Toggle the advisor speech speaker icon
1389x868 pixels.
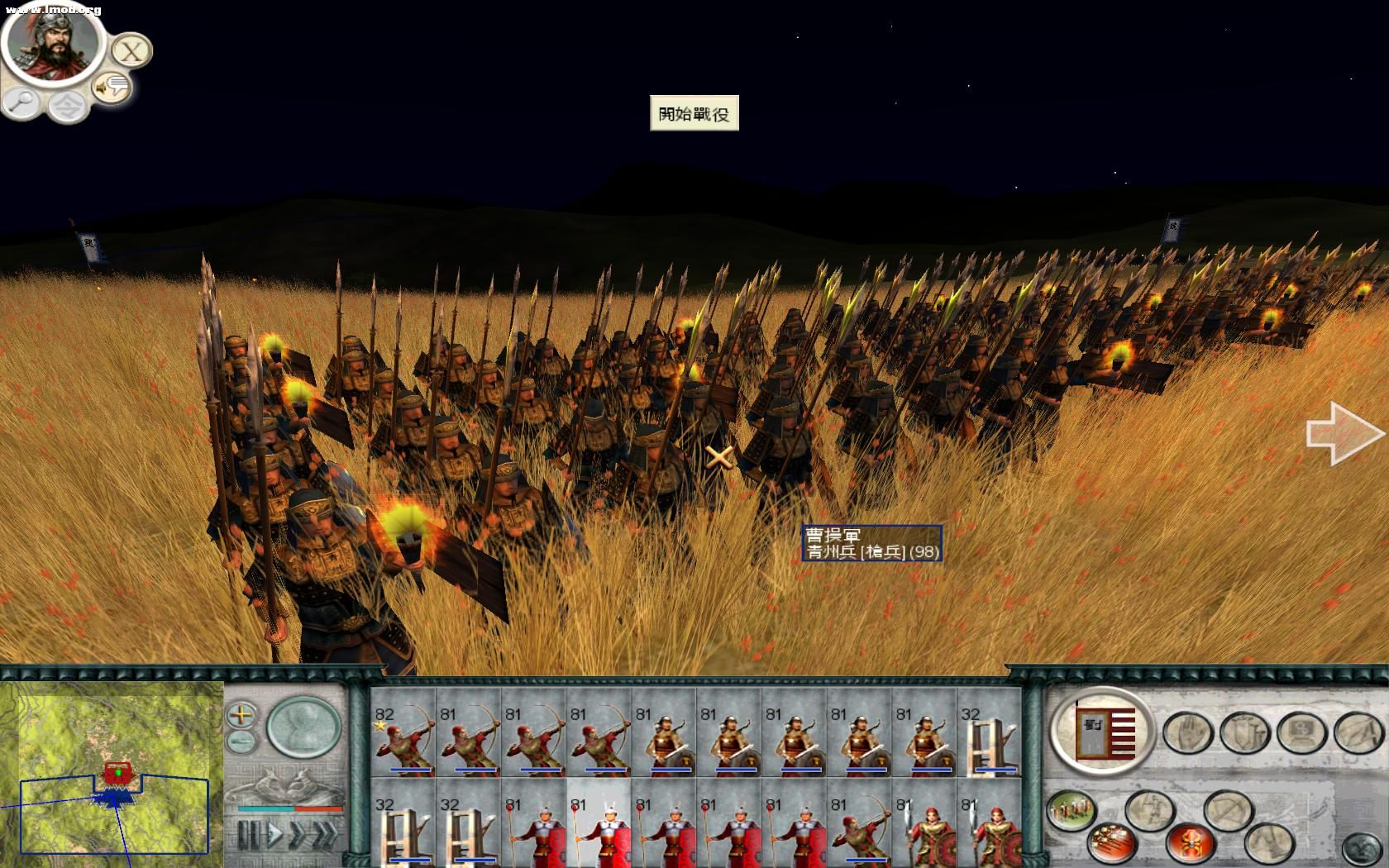pyautogui.click(x=112, y=86)
